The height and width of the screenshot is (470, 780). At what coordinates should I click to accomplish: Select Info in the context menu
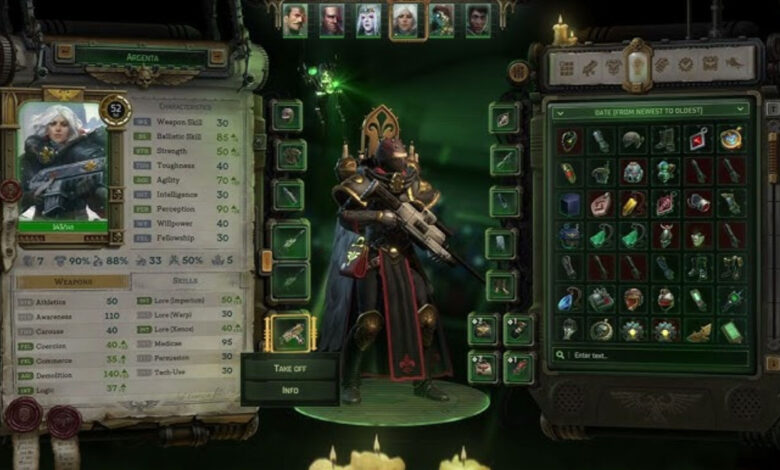click(290, 389)
